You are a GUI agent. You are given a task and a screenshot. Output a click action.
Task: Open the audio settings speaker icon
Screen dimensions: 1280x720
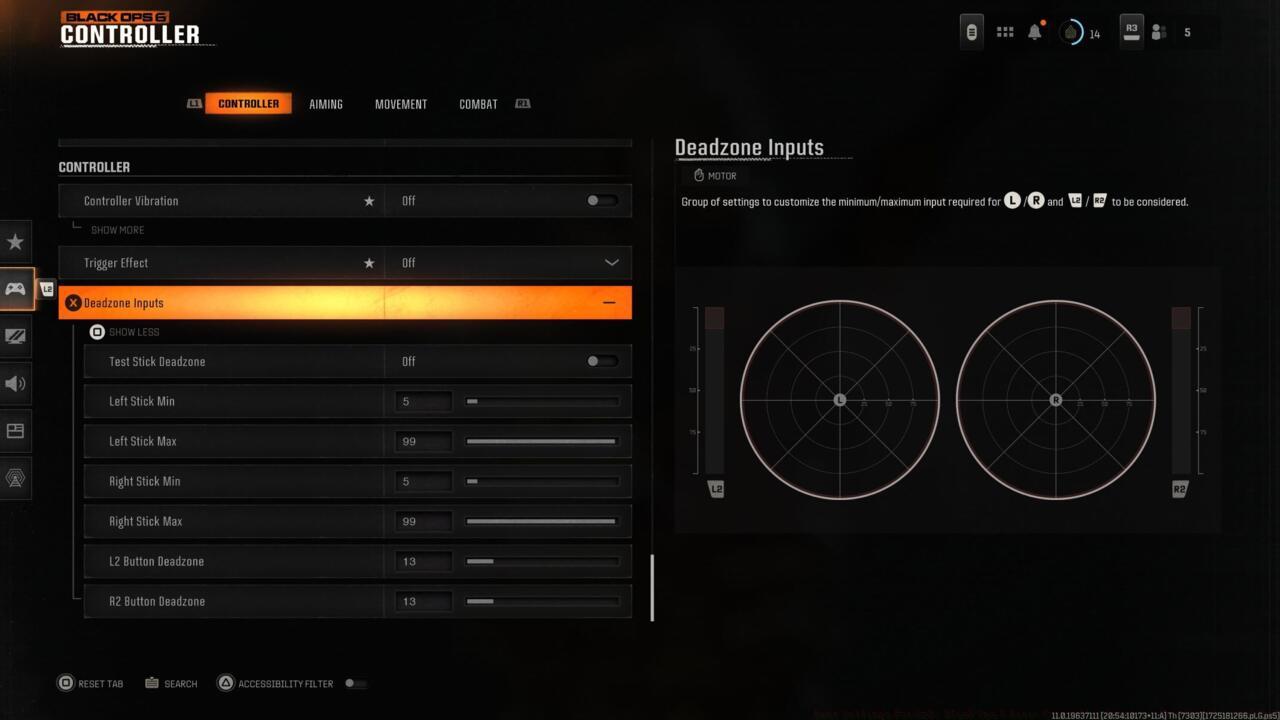[x=15, y=383]
